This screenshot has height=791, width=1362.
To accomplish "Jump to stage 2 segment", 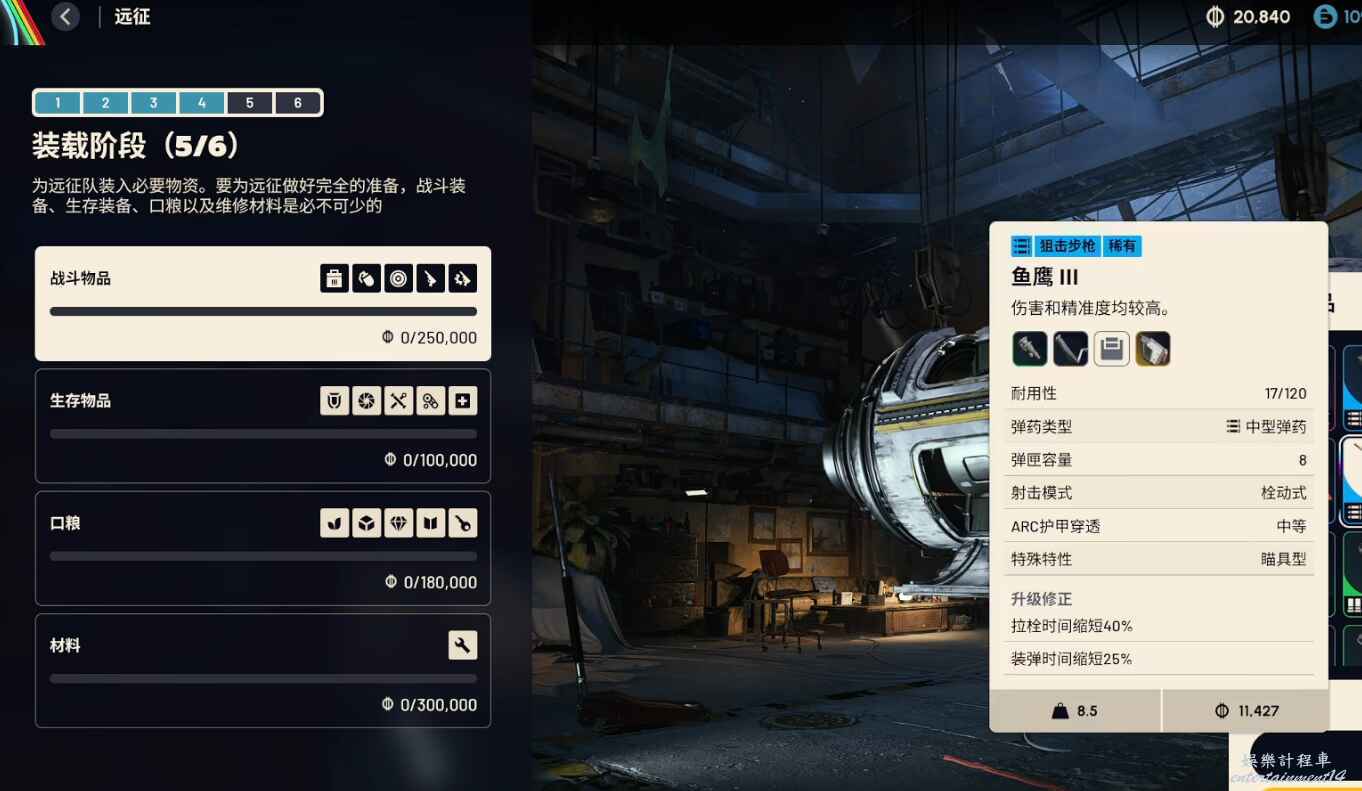I will [106, 103].
